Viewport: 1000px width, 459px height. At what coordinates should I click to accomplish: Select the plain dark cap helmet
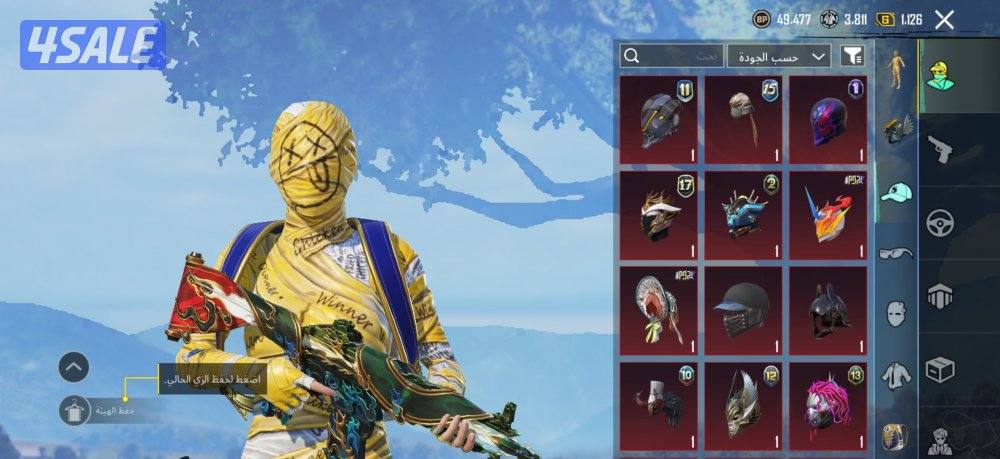pos(743,310)
